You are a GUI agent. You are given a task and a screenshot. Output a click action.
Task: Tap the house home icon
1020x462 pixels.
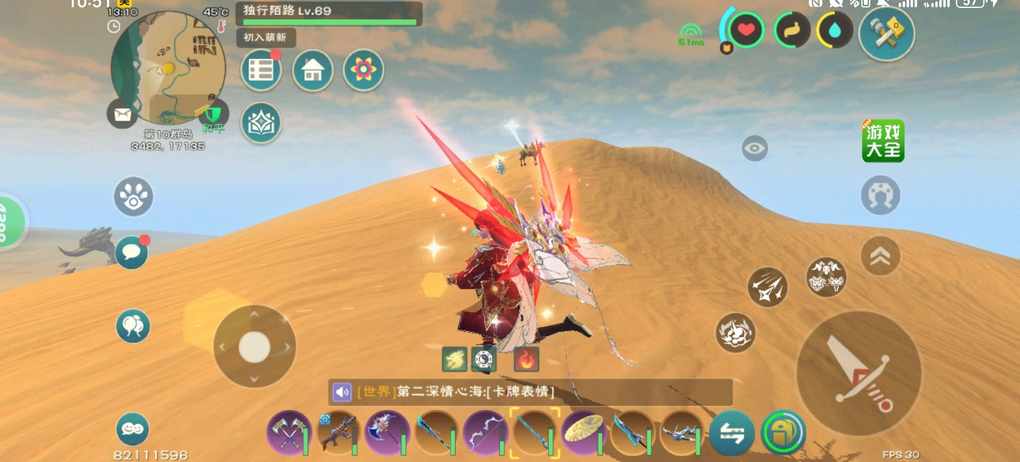(x=313, y=70)
